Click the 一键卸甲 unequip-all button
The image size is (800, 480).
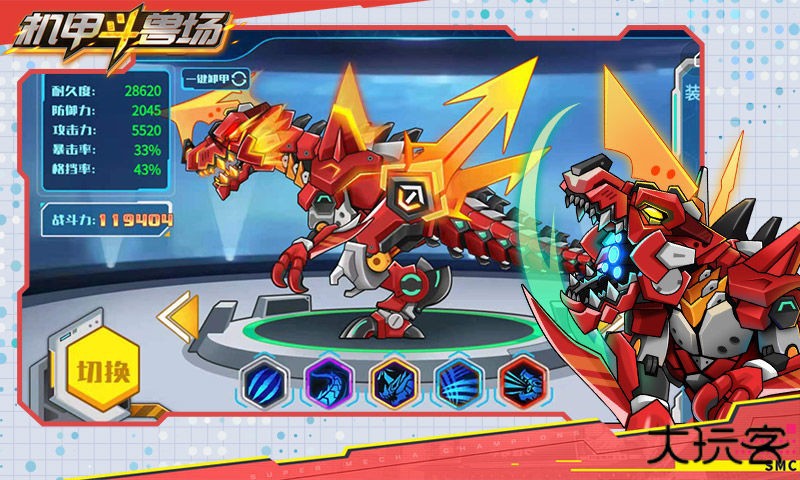(216, 78)
